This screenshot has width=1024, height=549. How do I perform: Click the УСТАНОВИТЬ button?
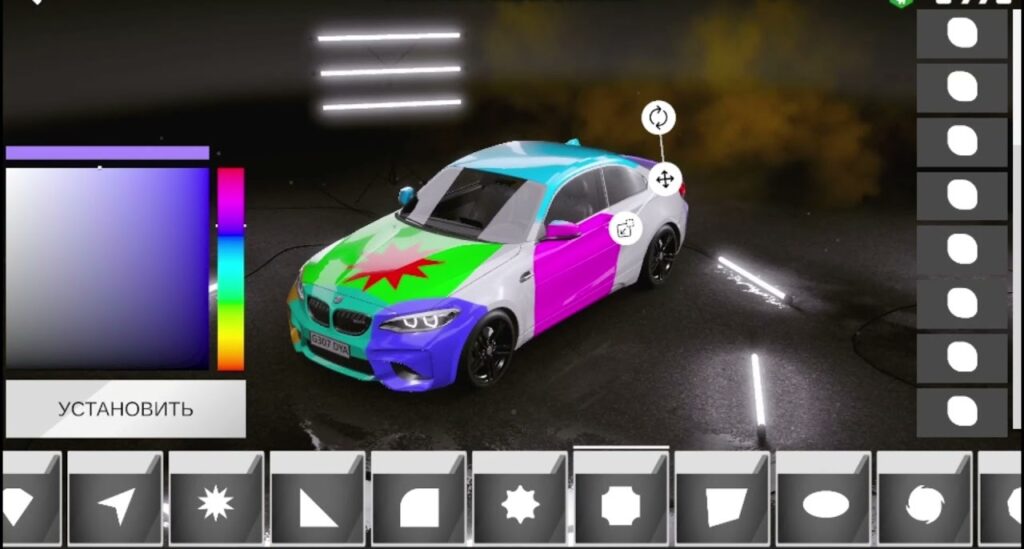pyautogui.click(x=125, y=409)
